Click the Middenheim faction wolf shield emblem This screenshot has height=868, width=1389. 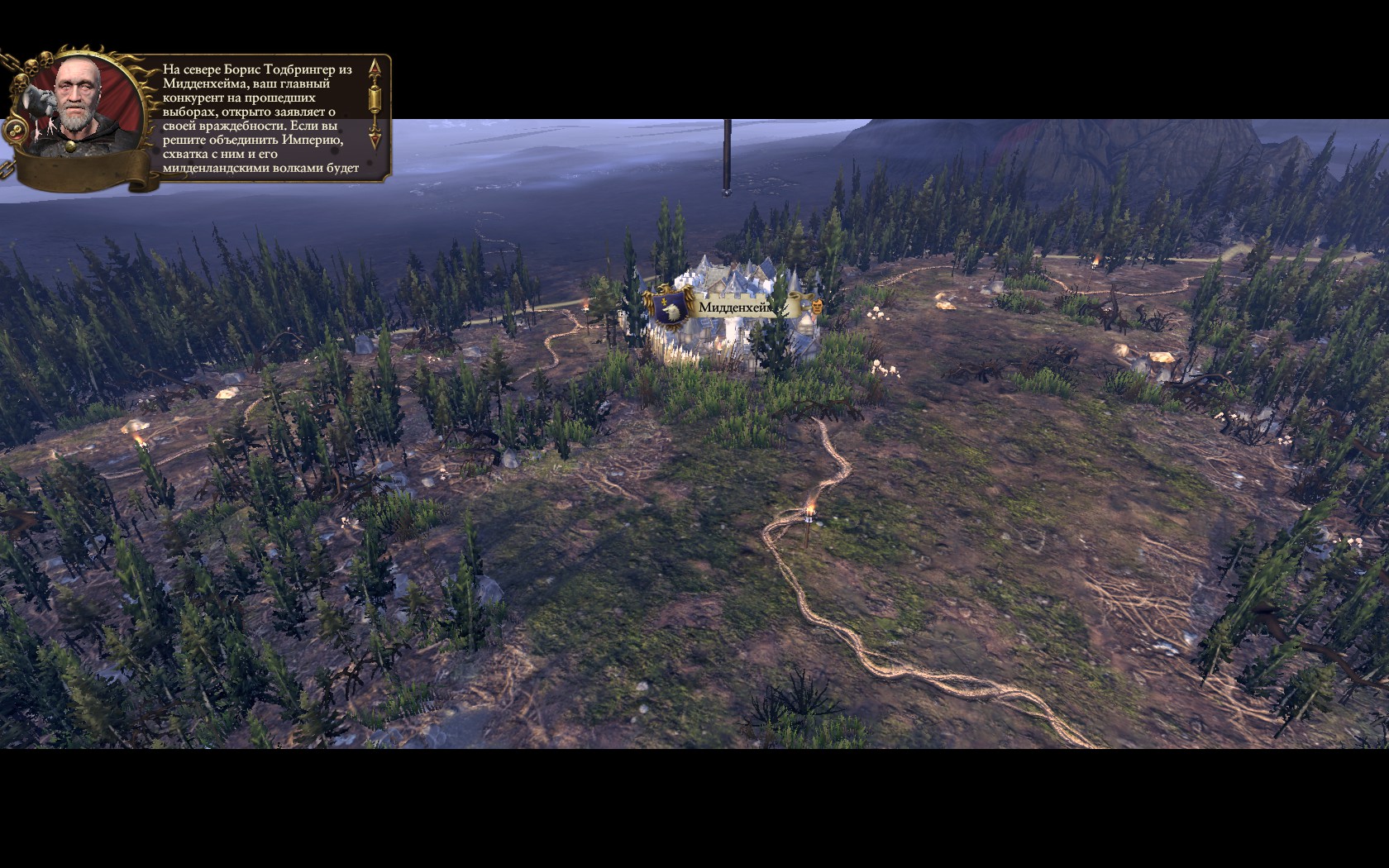coord(672,307)
